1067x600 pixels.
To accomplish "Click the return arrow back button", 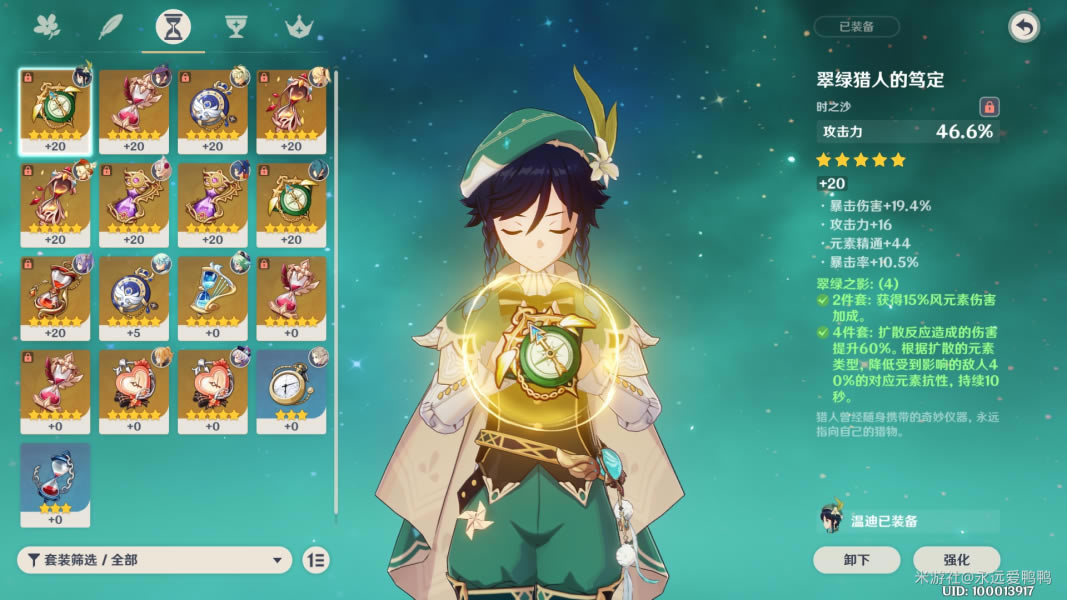I will [x=1023, y=27].
